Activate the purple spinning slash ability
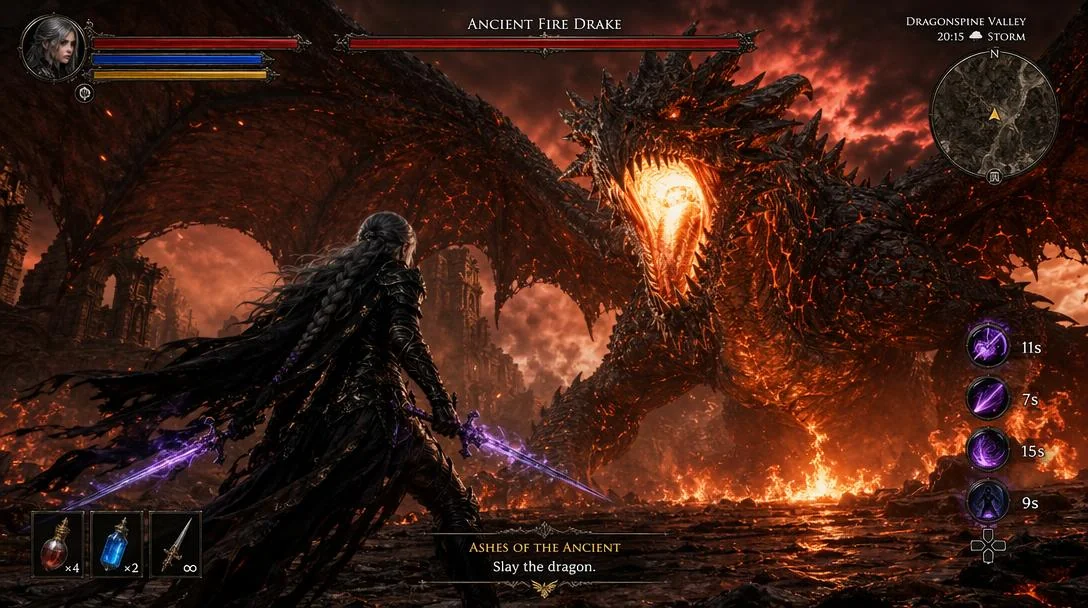 tap(987, 347)
